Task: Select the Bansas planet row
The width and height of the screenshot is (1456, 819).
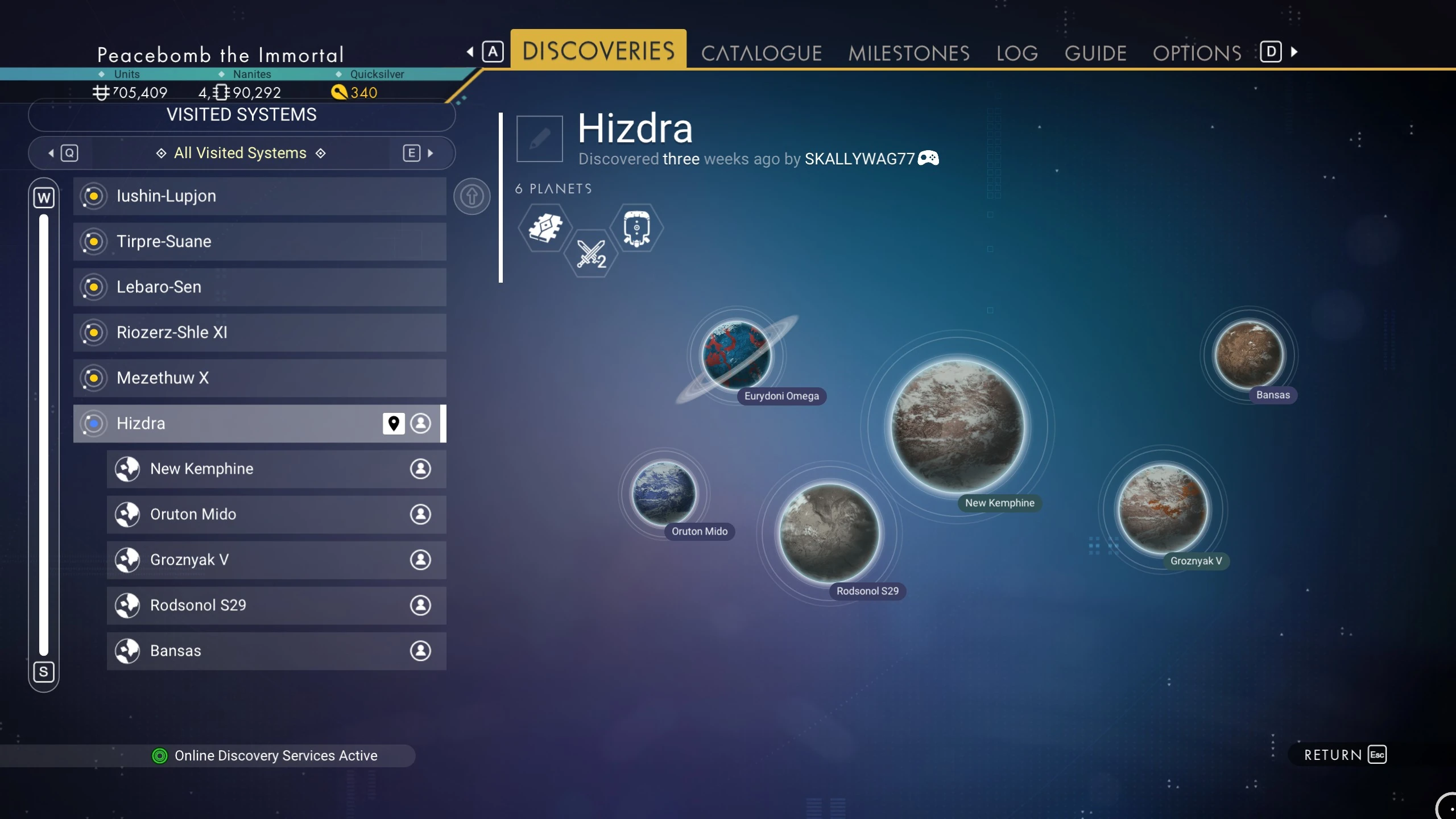Action: pos(276,651)
